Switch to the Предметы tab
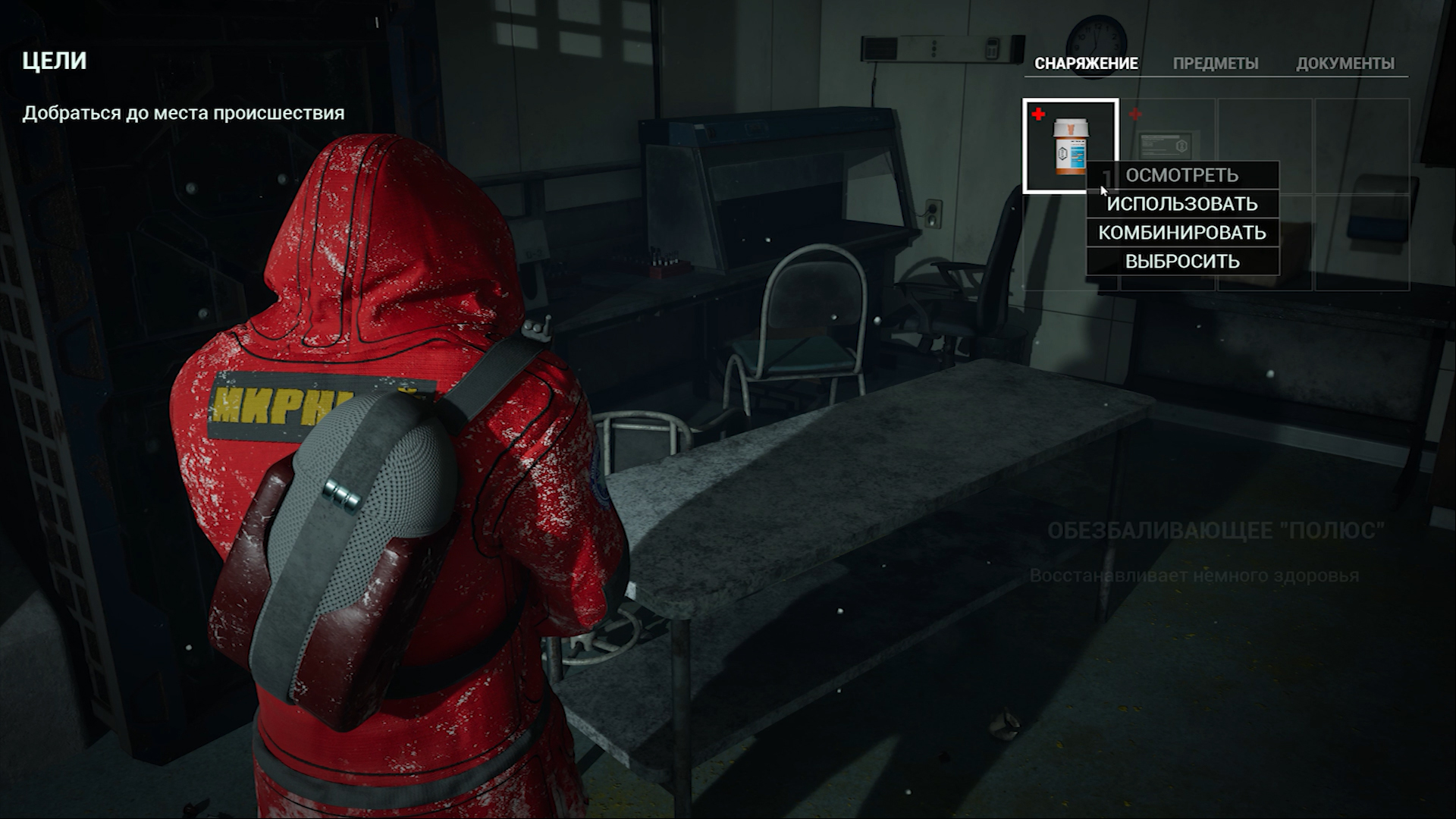This screenshot has width=1456, height=819. click(1215, 64)
